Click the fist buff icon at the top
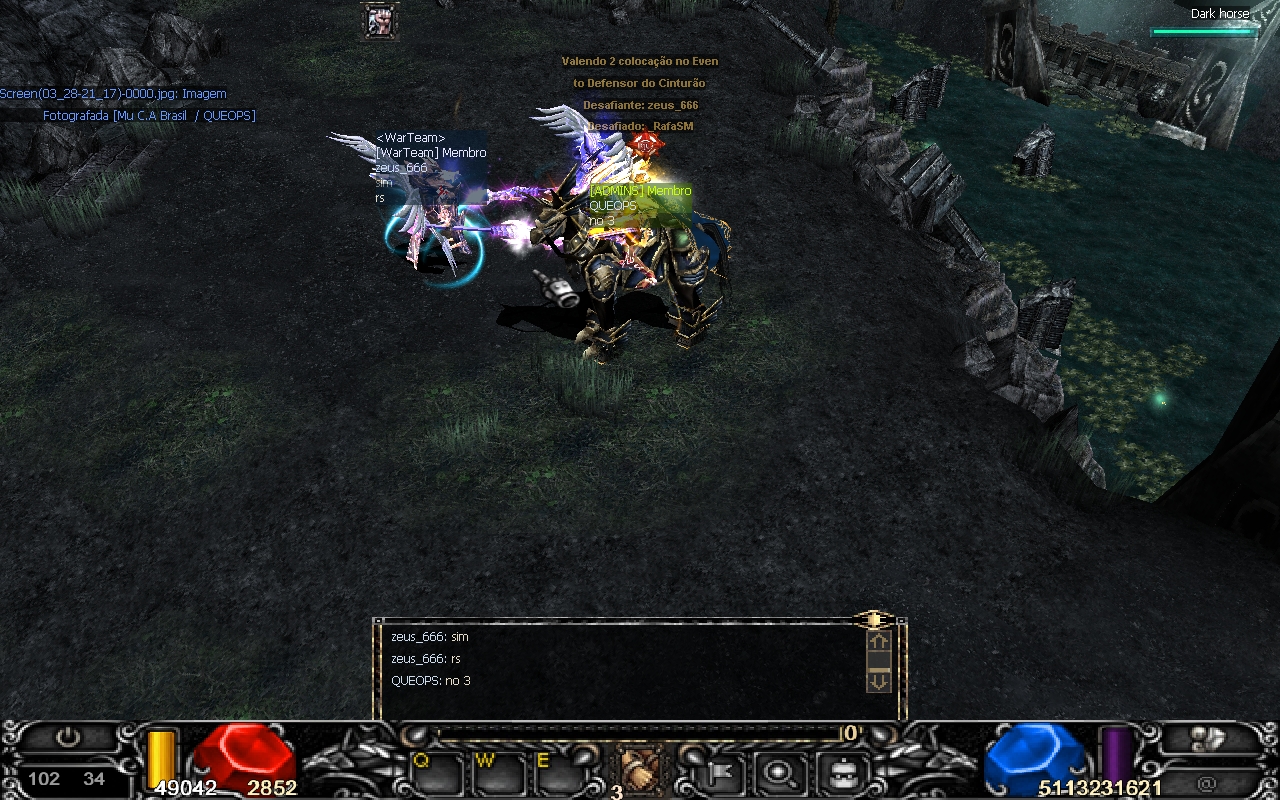The width and height of the screenshot is (1280, 800). coord(380,21)
